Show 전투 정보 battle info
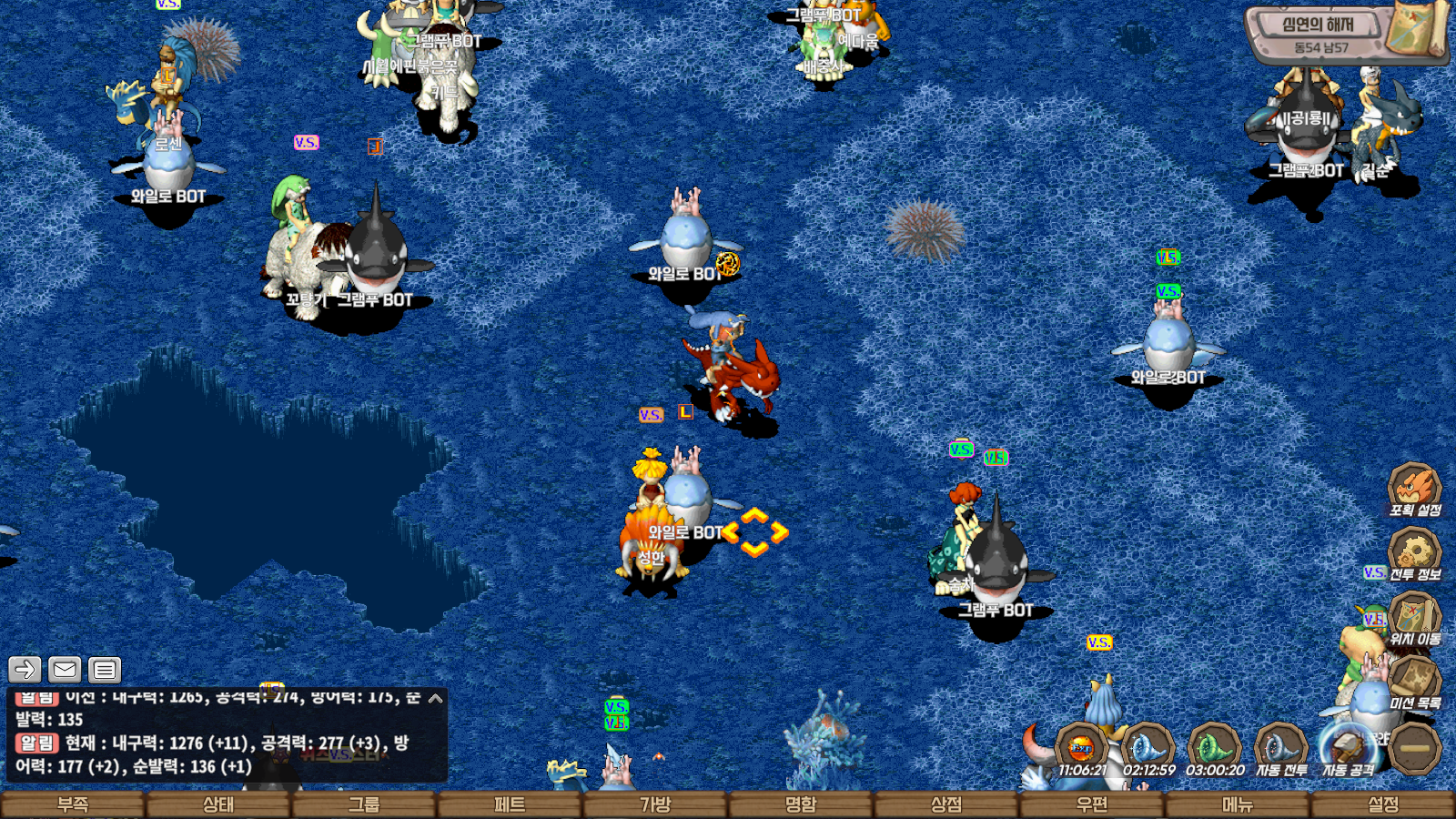1456x819 pixels. 1414,554
